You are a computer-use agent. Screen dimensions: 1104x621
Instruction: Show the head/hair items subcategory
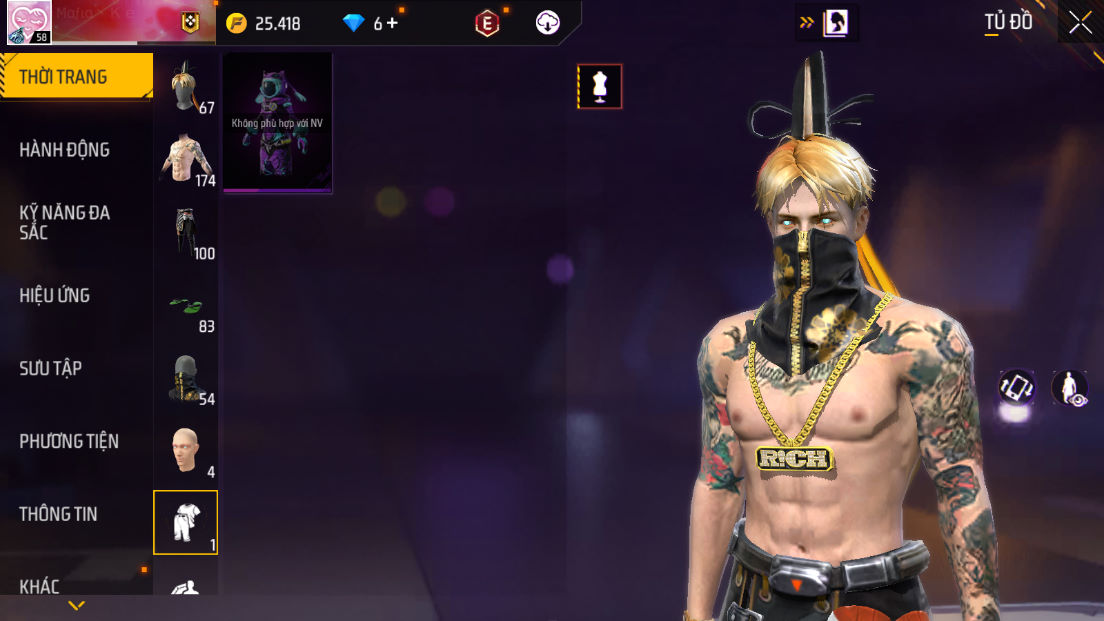click(x=185, y=88)
